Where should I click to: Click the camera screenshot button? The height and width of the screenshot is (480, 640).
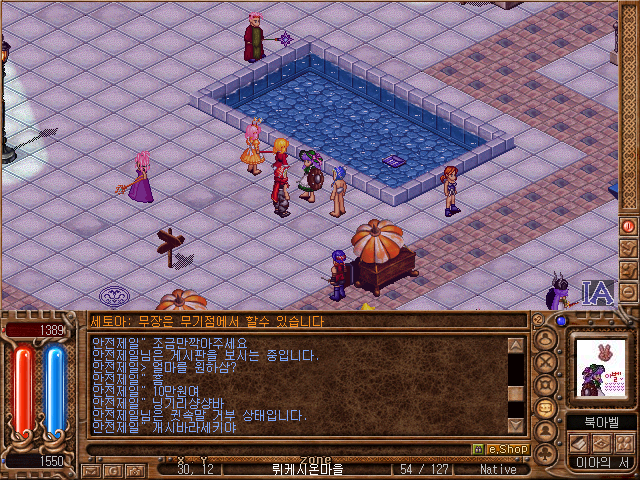coord(134,469)
